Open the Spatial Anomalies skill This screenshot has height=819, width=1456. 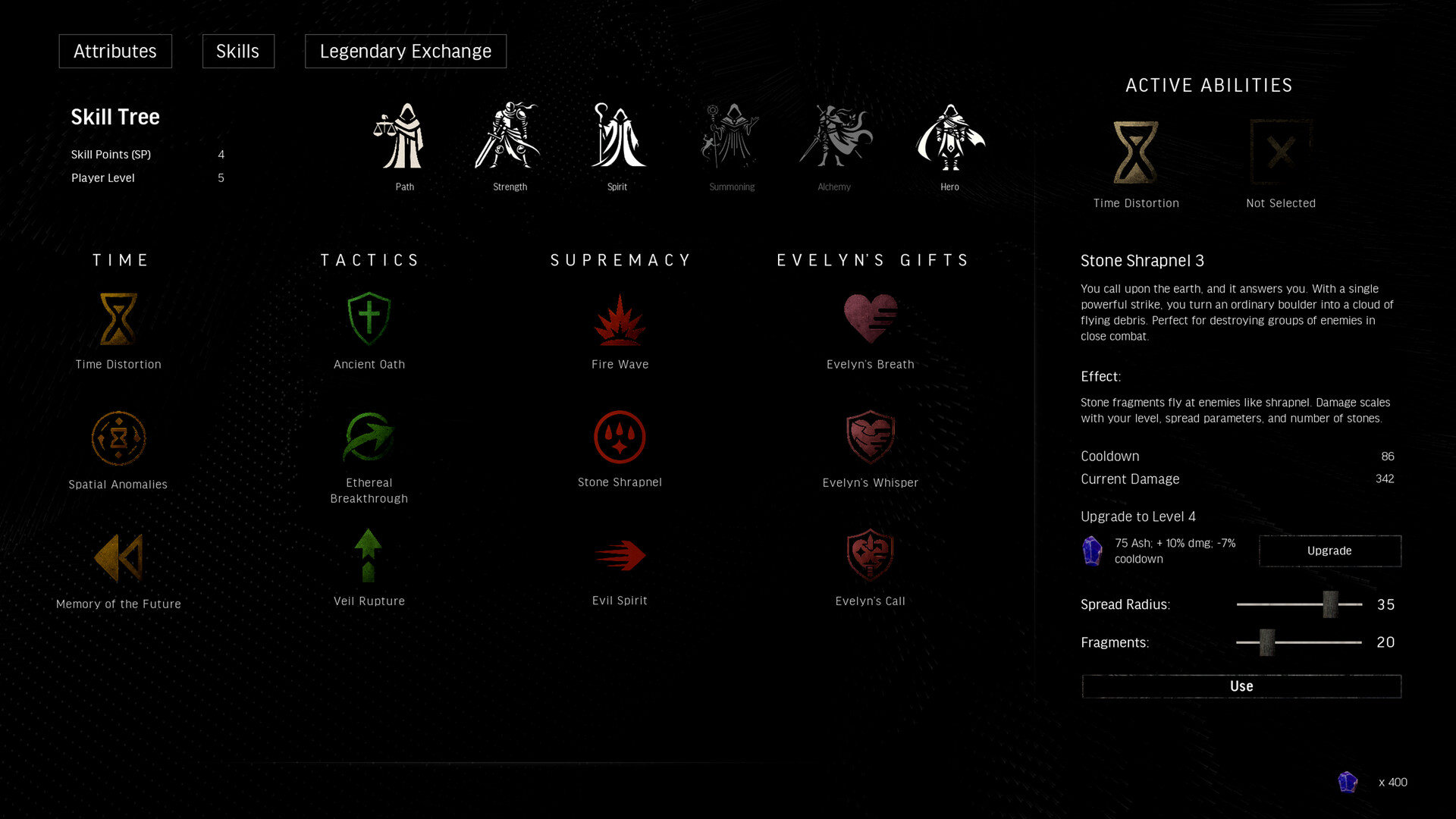tap(118, 438)
